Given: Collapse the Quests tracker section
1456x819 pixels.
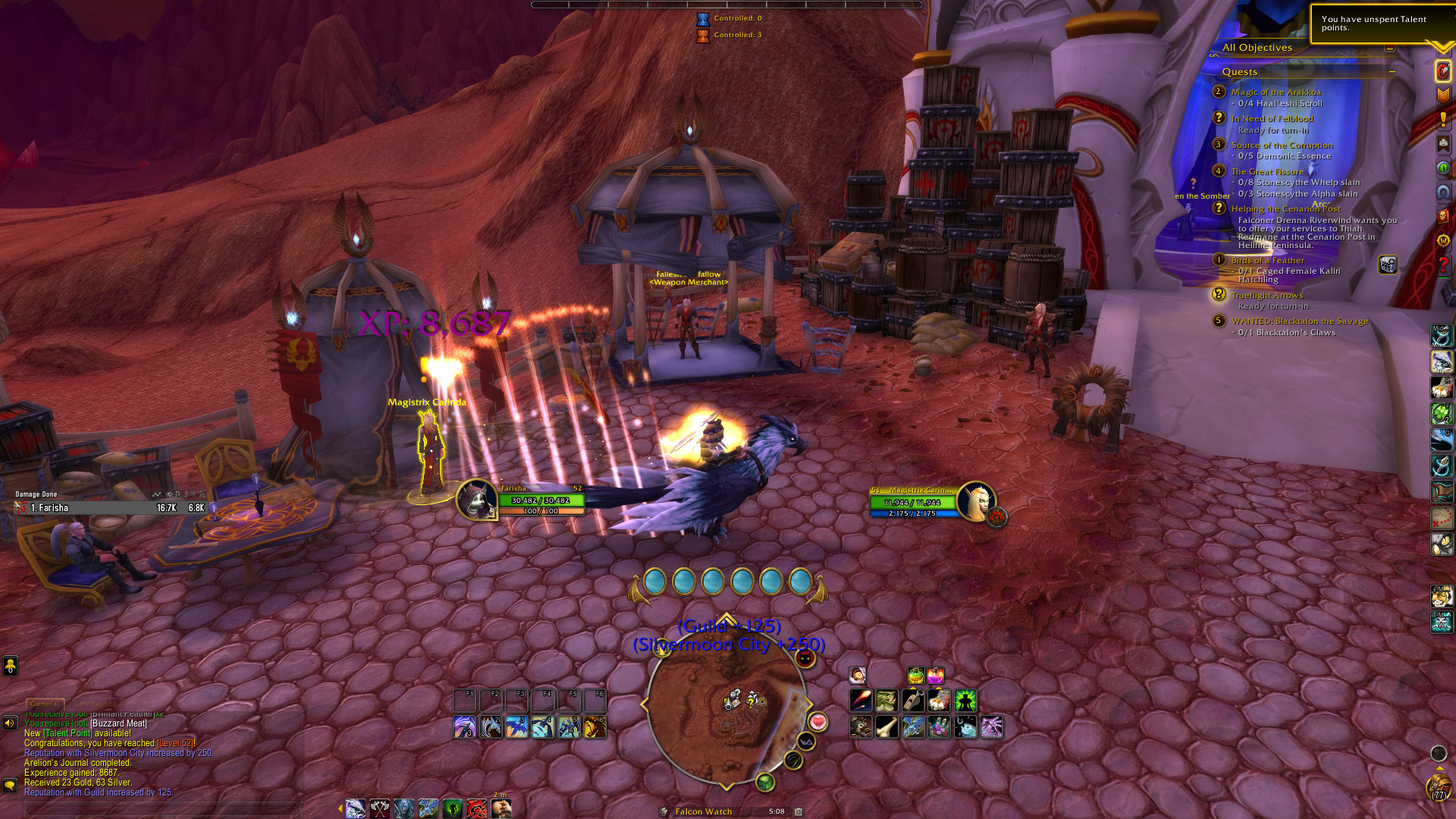Looking at the screenshot, I should click(x=1392, y=72).
